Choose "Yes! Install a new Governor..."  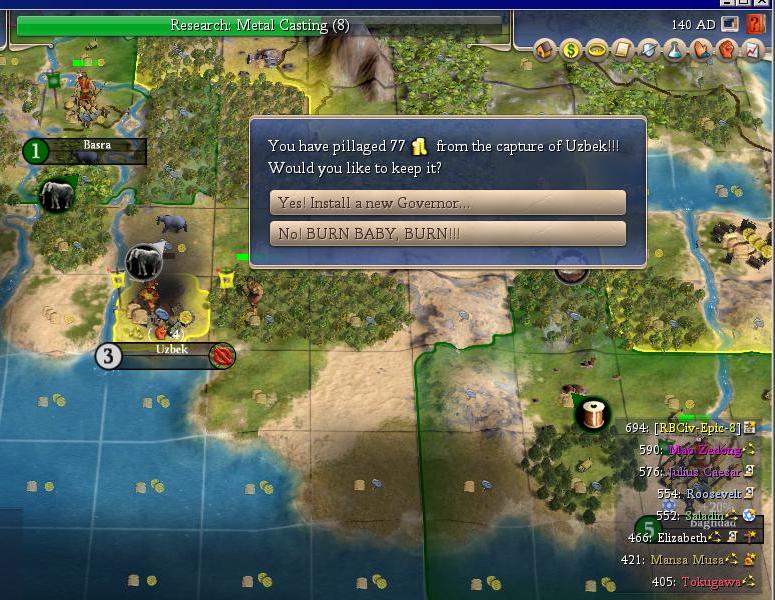(447, 203)
